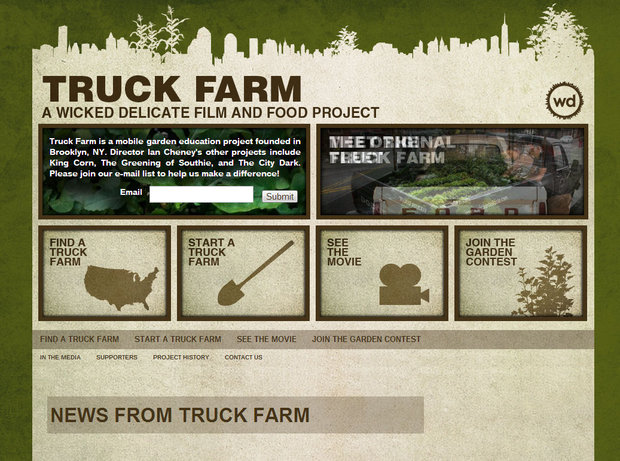Go to the Contact Us page
620x461 pixels.
click(243, 357)
